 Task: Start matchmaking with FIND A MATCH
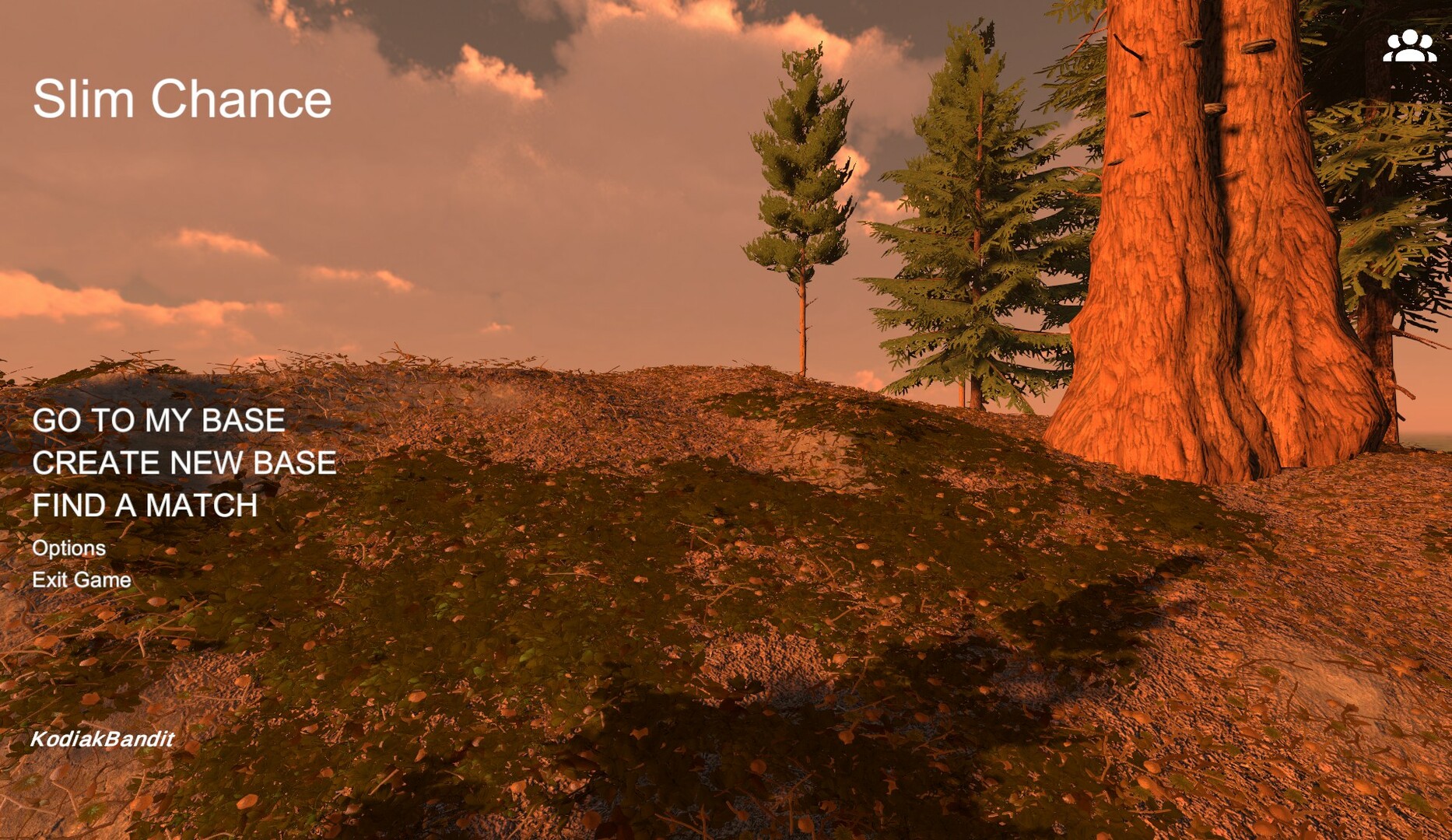click(146, 506)
